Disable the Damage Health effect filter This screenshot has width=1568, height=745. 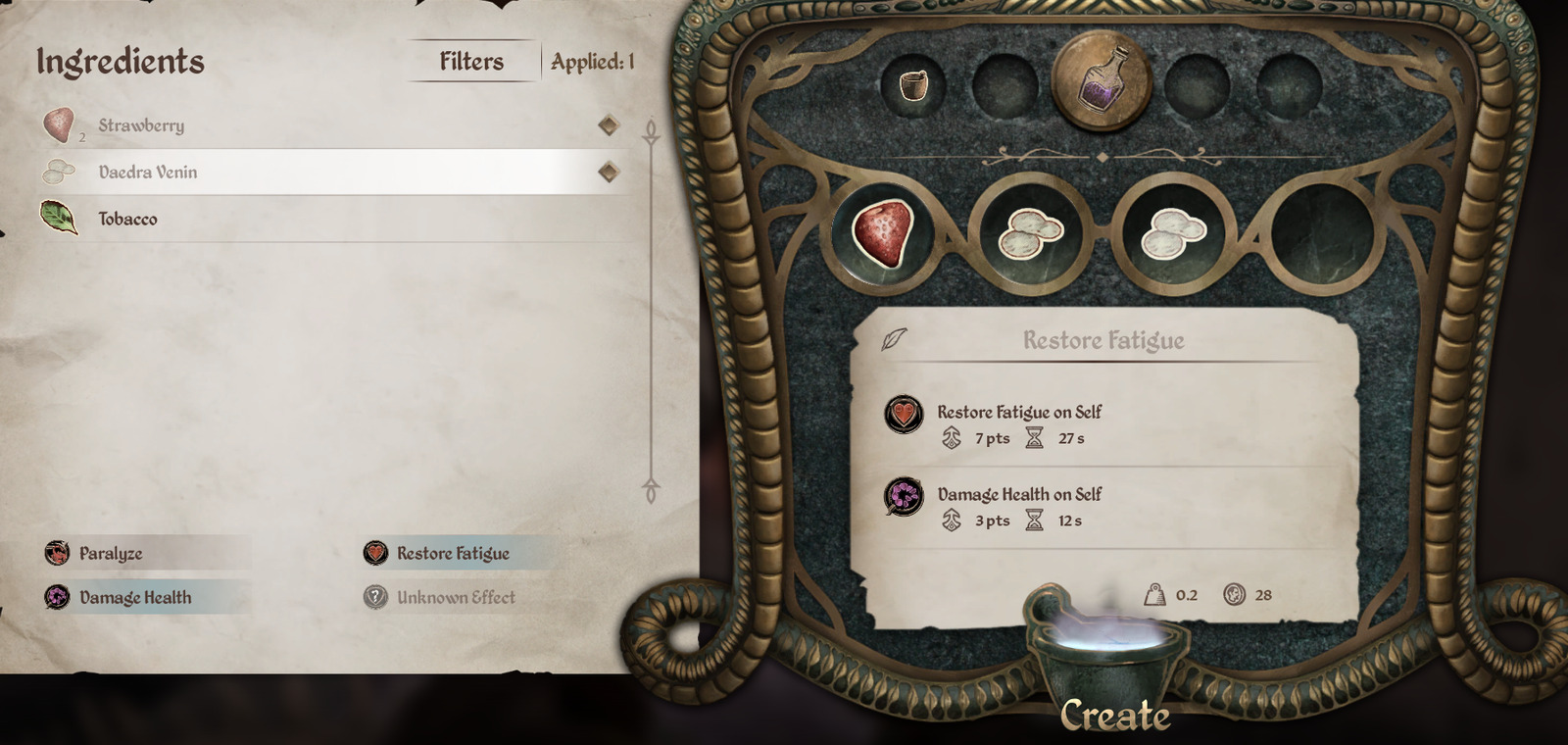(136, 597)
